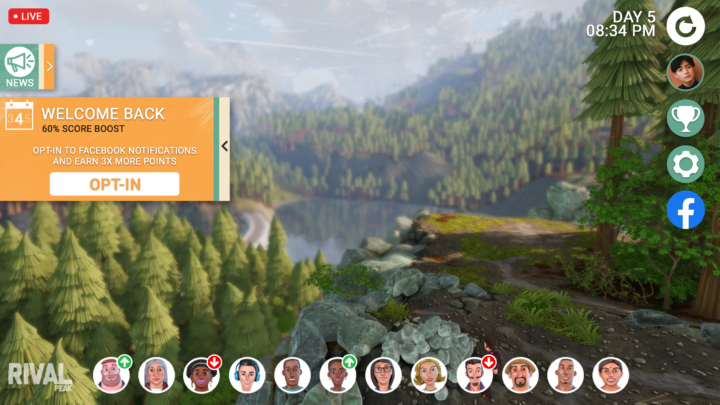Image resolution: width=720 pixels, height=405 pixels.
Task: Opt in to Facebook notifications
Action: click(x=114, y=184)
